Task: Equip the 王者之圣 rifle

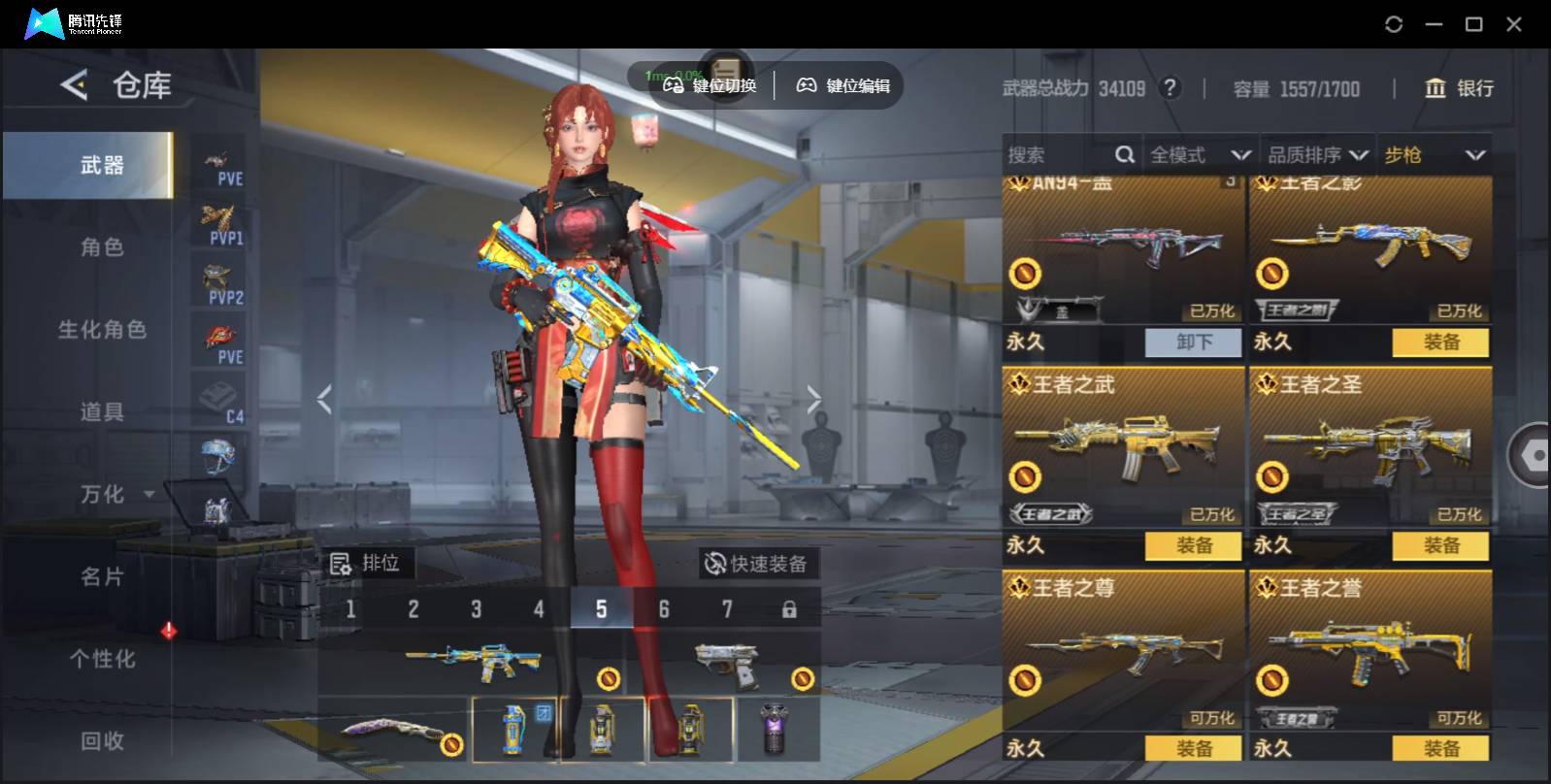Action: [1440, 546]
